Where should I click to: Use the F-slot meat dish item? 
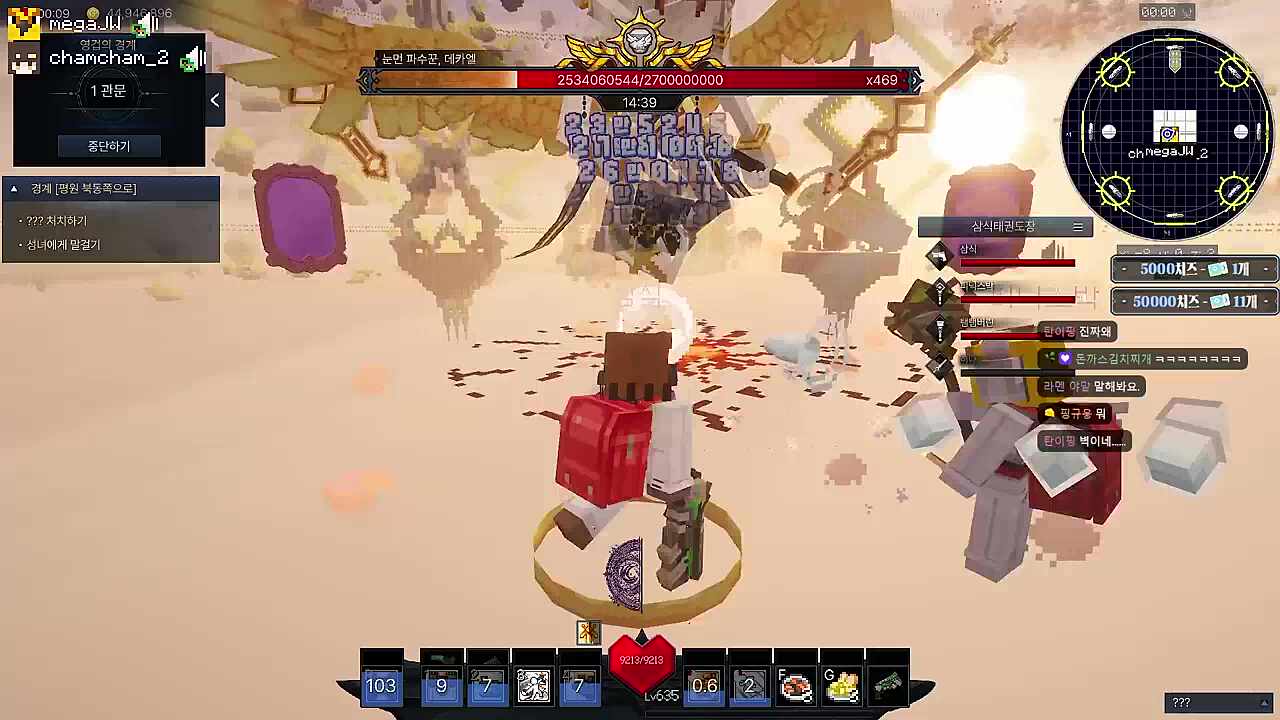tap(796, 687)
